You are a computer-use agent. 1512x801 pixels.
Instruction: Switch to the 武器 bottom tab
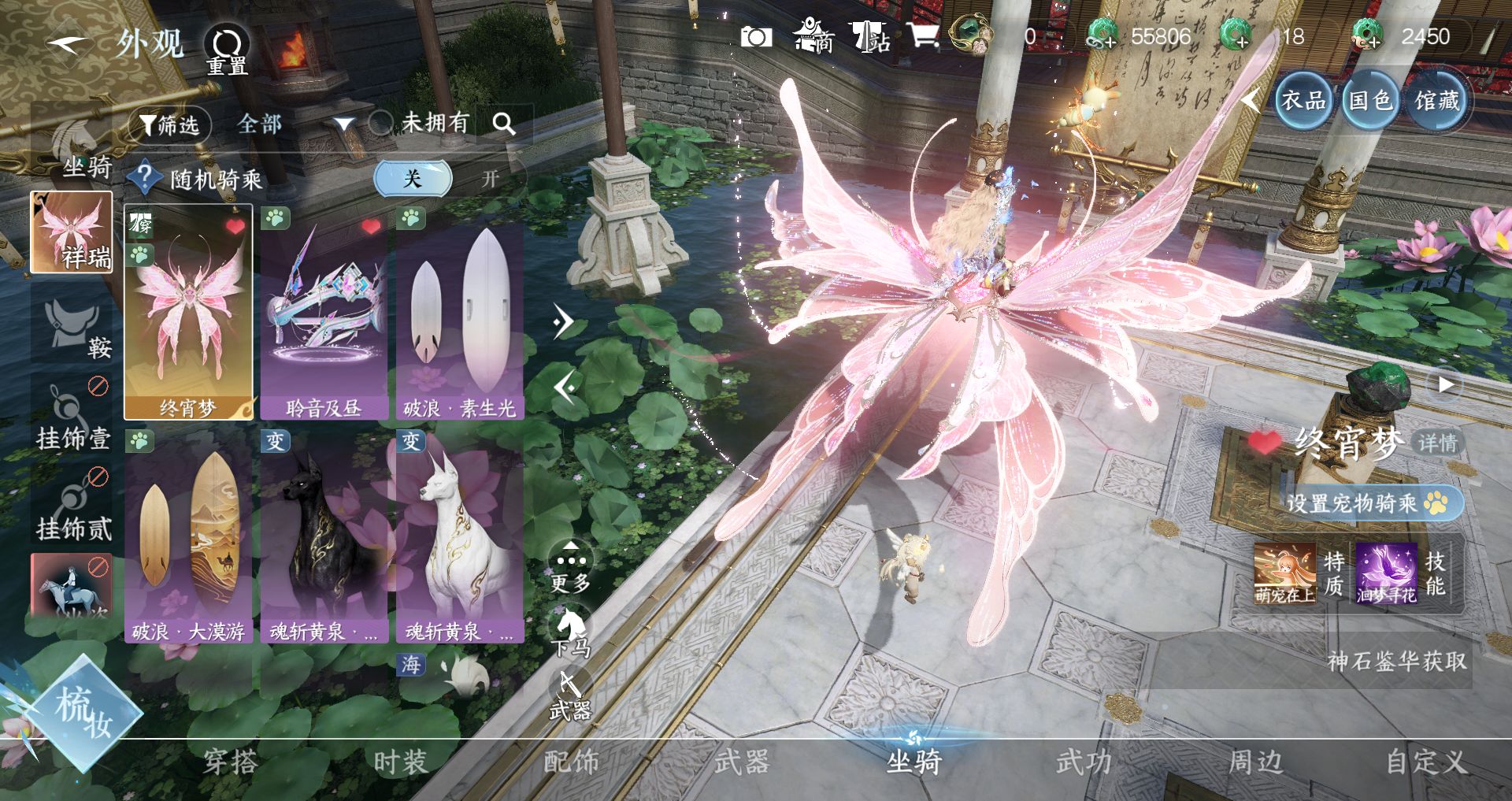pyautogui.click(x=741, y=762)
